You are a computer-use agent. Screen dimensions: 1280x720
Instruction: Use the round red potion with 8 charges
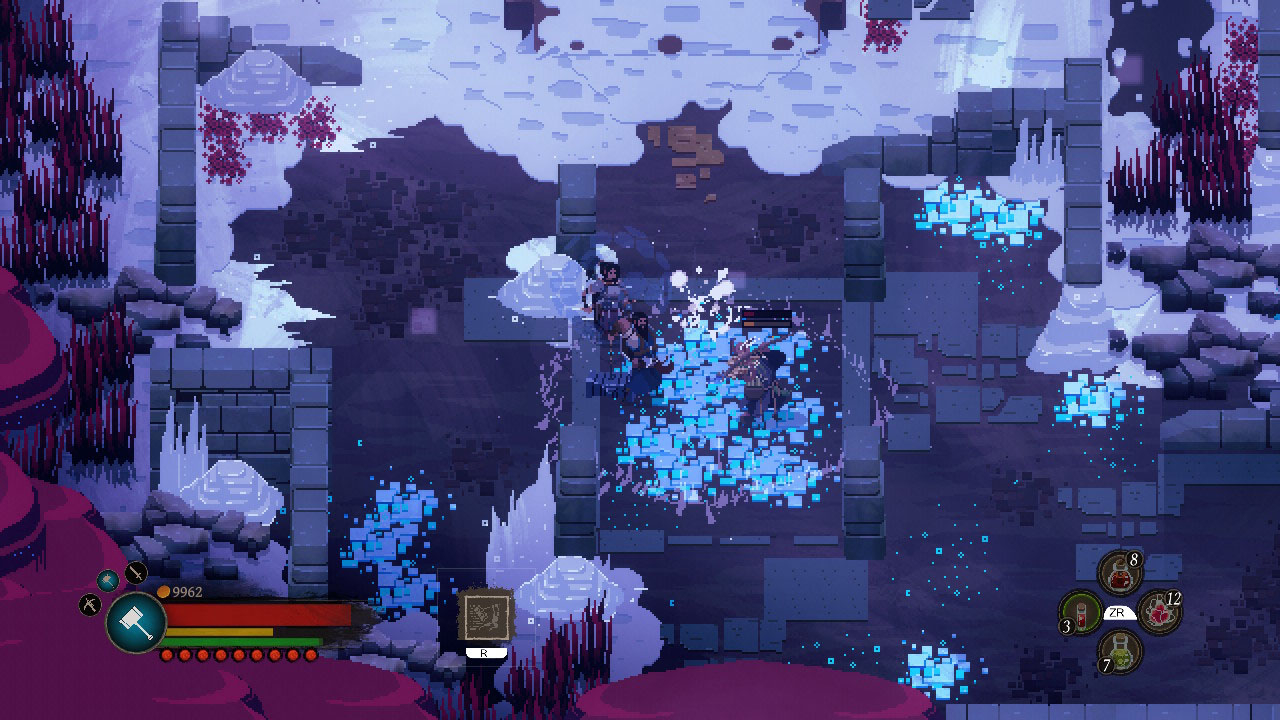1118,575
